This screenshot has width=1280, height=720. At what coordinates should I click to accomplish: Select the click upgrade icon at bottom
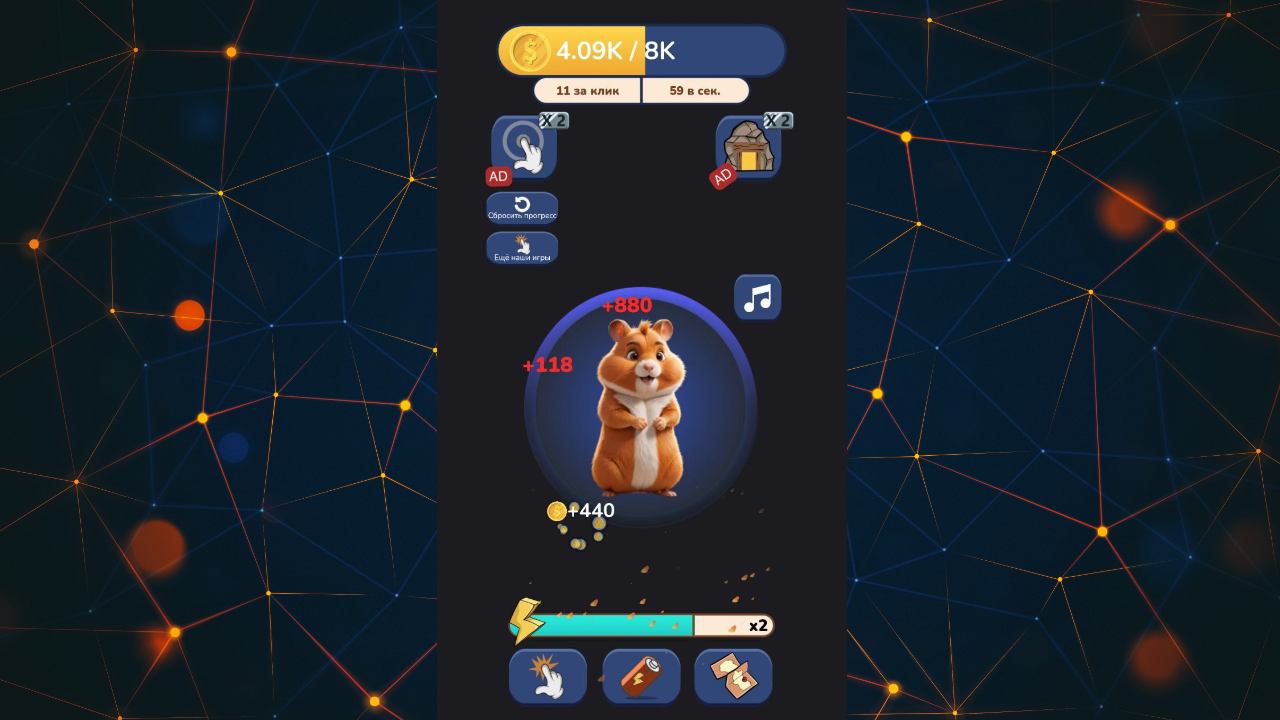click(547, 676)
